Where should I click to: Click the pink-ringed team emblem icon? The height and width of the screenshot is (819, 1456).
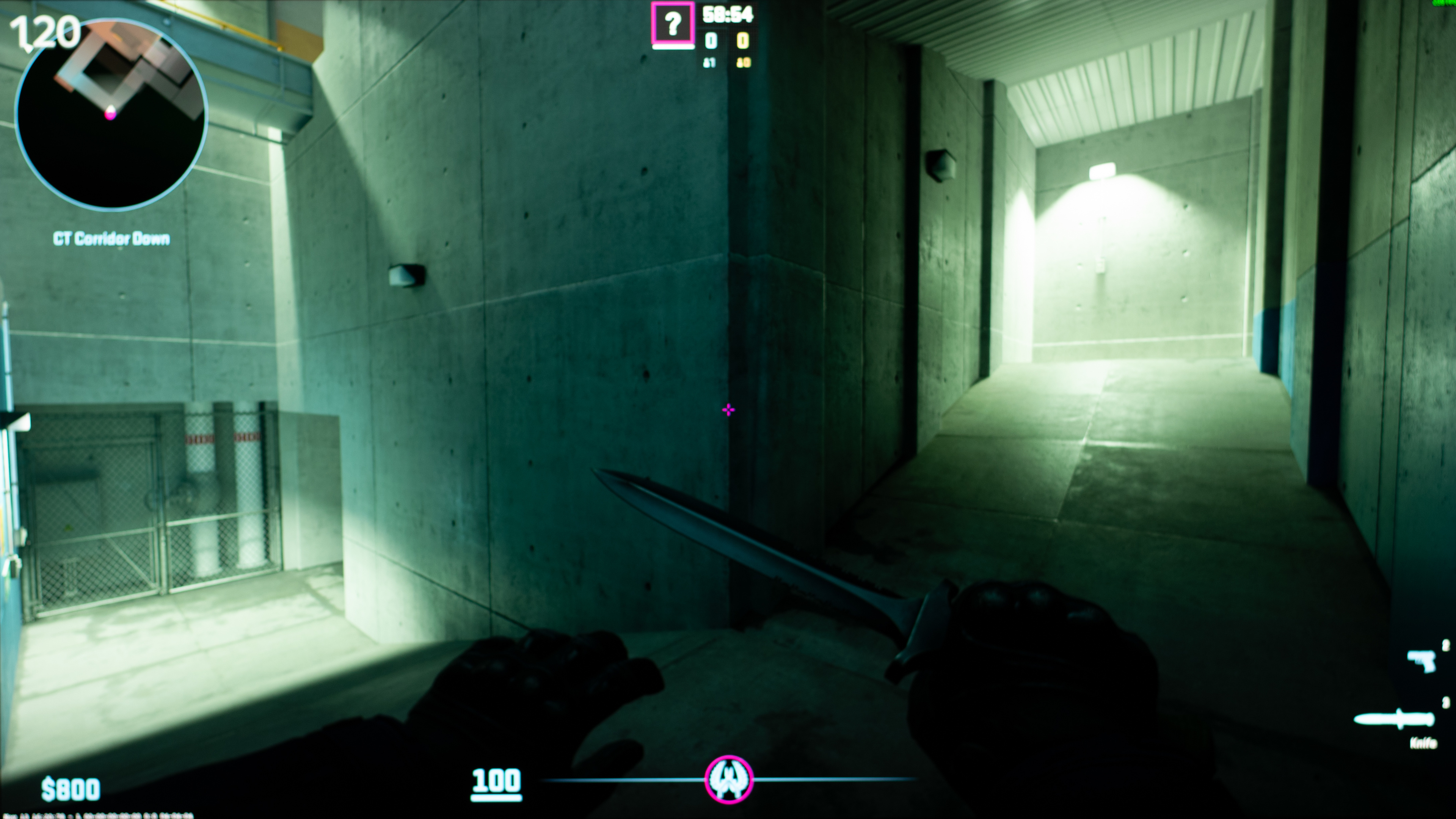coord(728,780)
